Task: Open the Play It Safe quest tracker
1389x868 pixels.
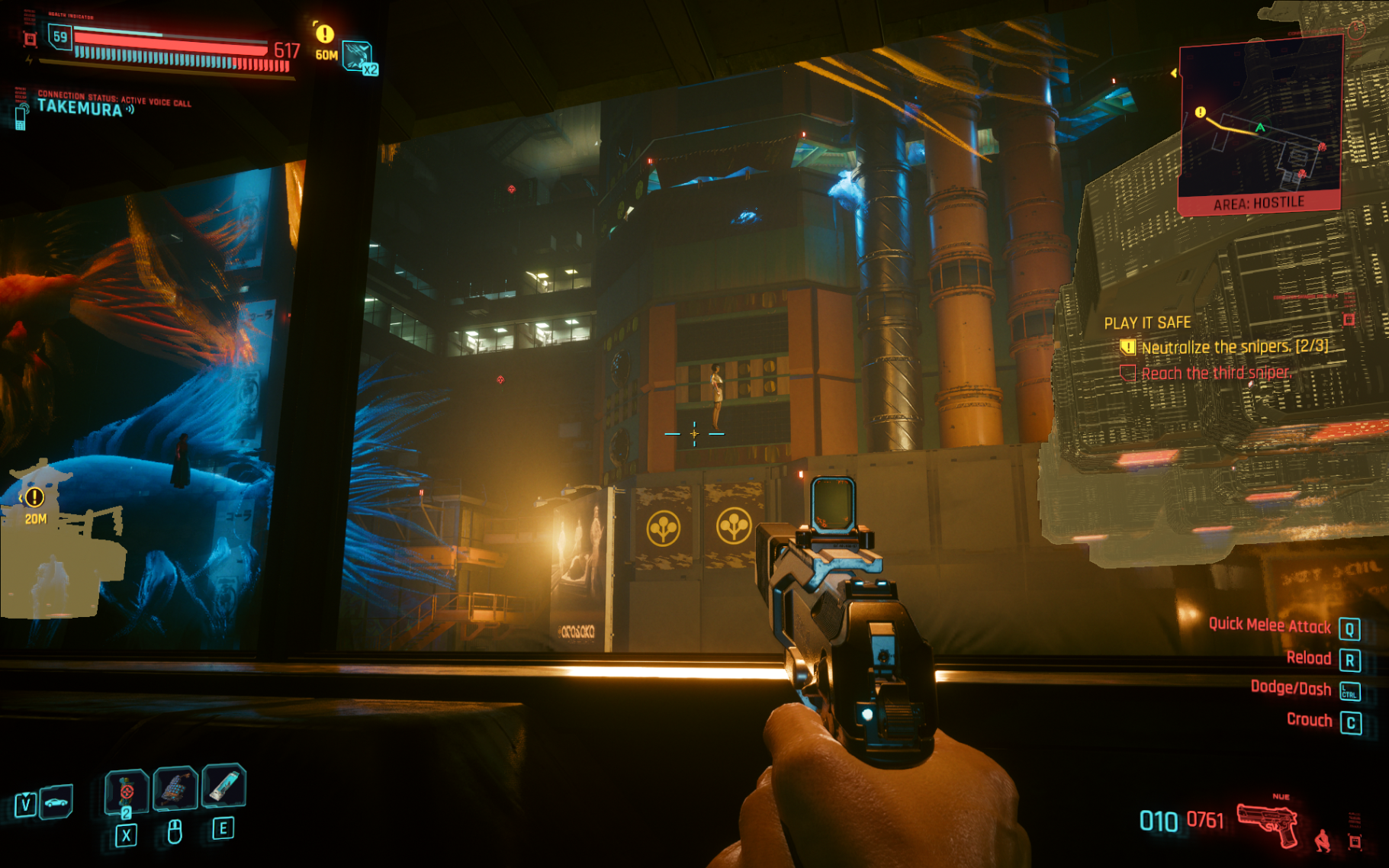Action: (x=1147, y=323)
